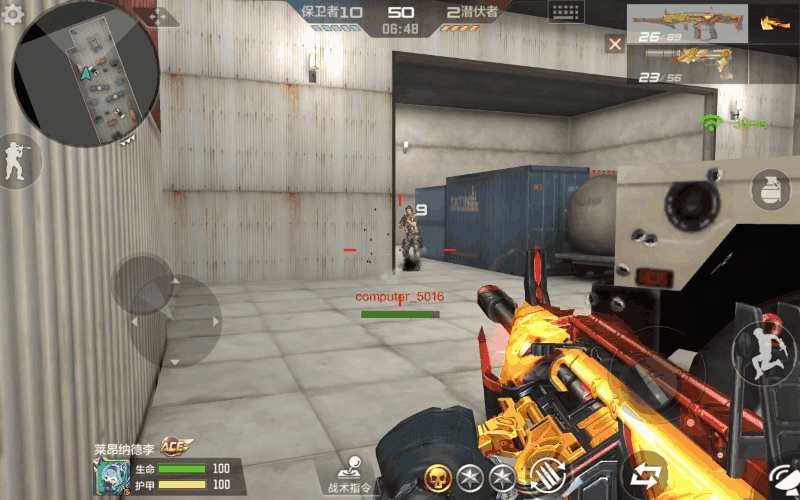Equip the flaming axe melee weapon

tap(771, 23)
